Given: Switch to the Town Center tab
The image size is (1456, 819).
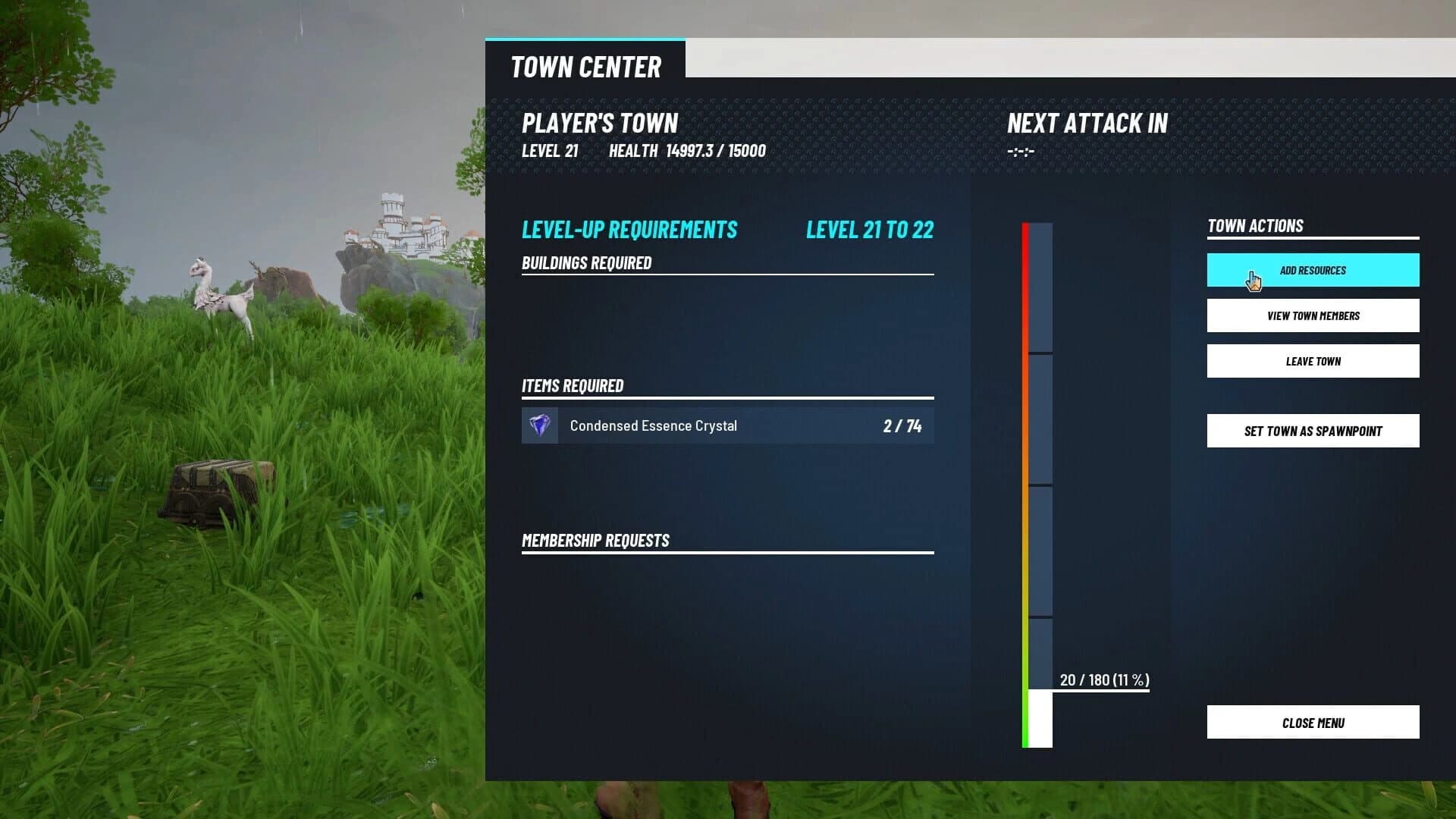Looking at the screenshot, I should point(586,67).
